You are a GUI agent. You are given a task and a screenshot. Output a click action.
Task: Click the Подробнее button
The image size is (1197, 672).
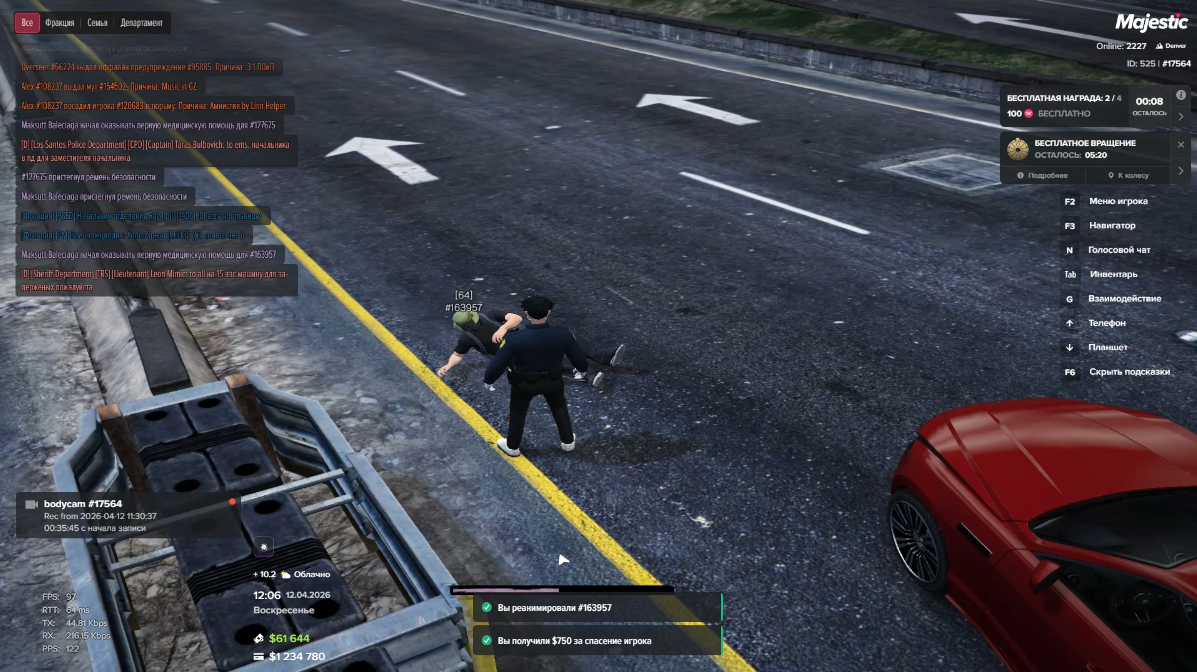[1043, 175]
